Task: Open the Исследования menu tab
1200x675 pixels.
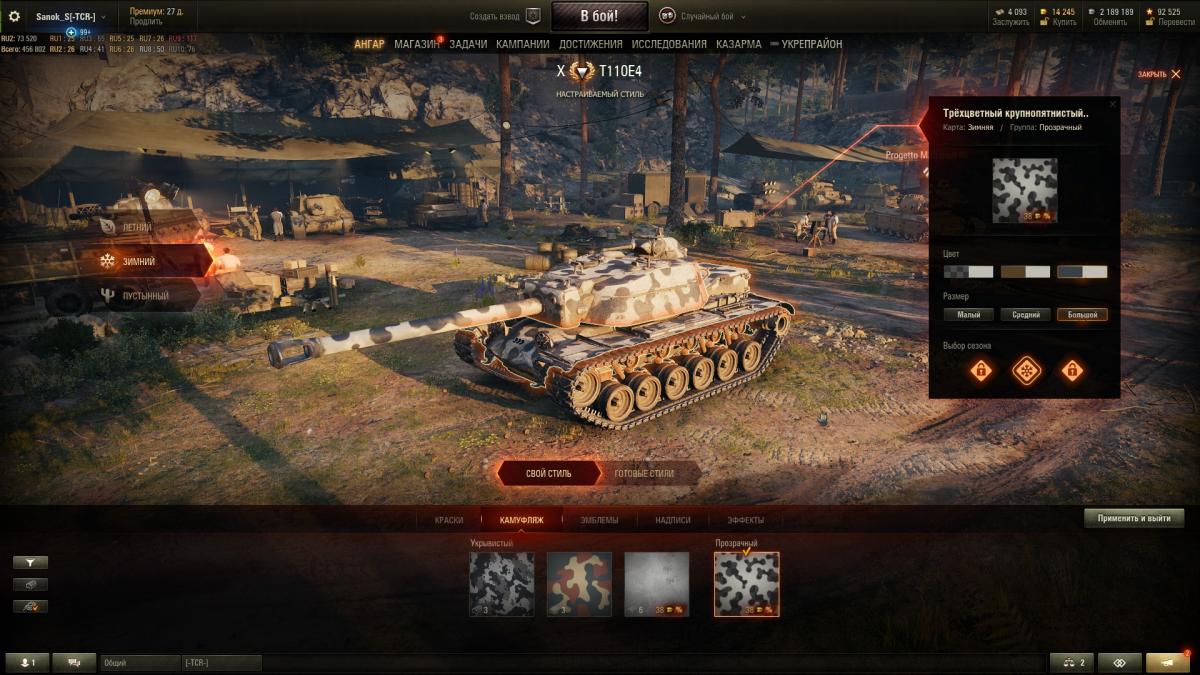Action: click(x=669, y=44)
